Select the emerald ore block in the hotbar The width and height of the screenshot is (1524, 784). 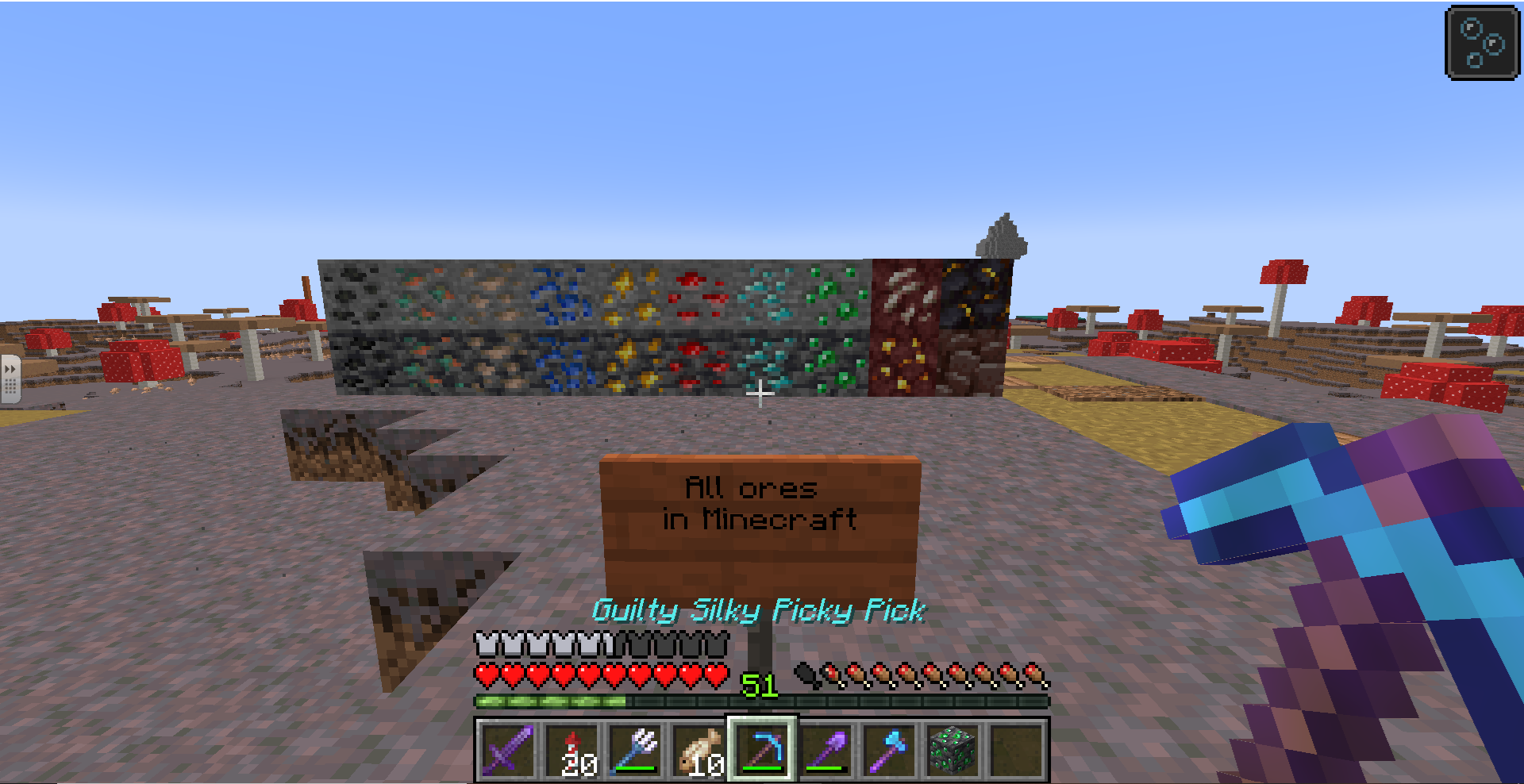pos(952,748)
